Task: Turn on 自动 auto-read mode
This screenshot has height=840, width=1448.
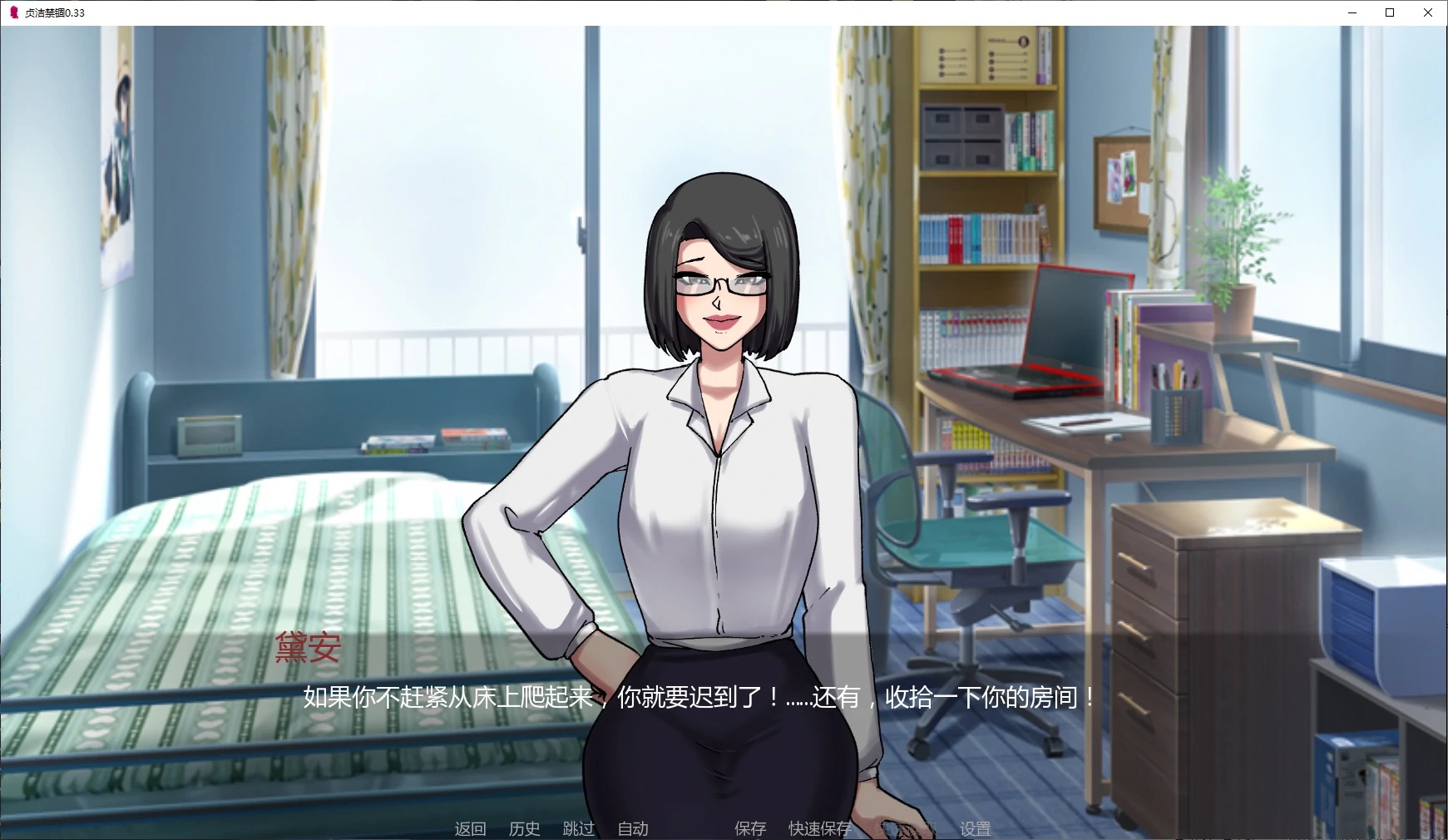Action: point(633,828)
